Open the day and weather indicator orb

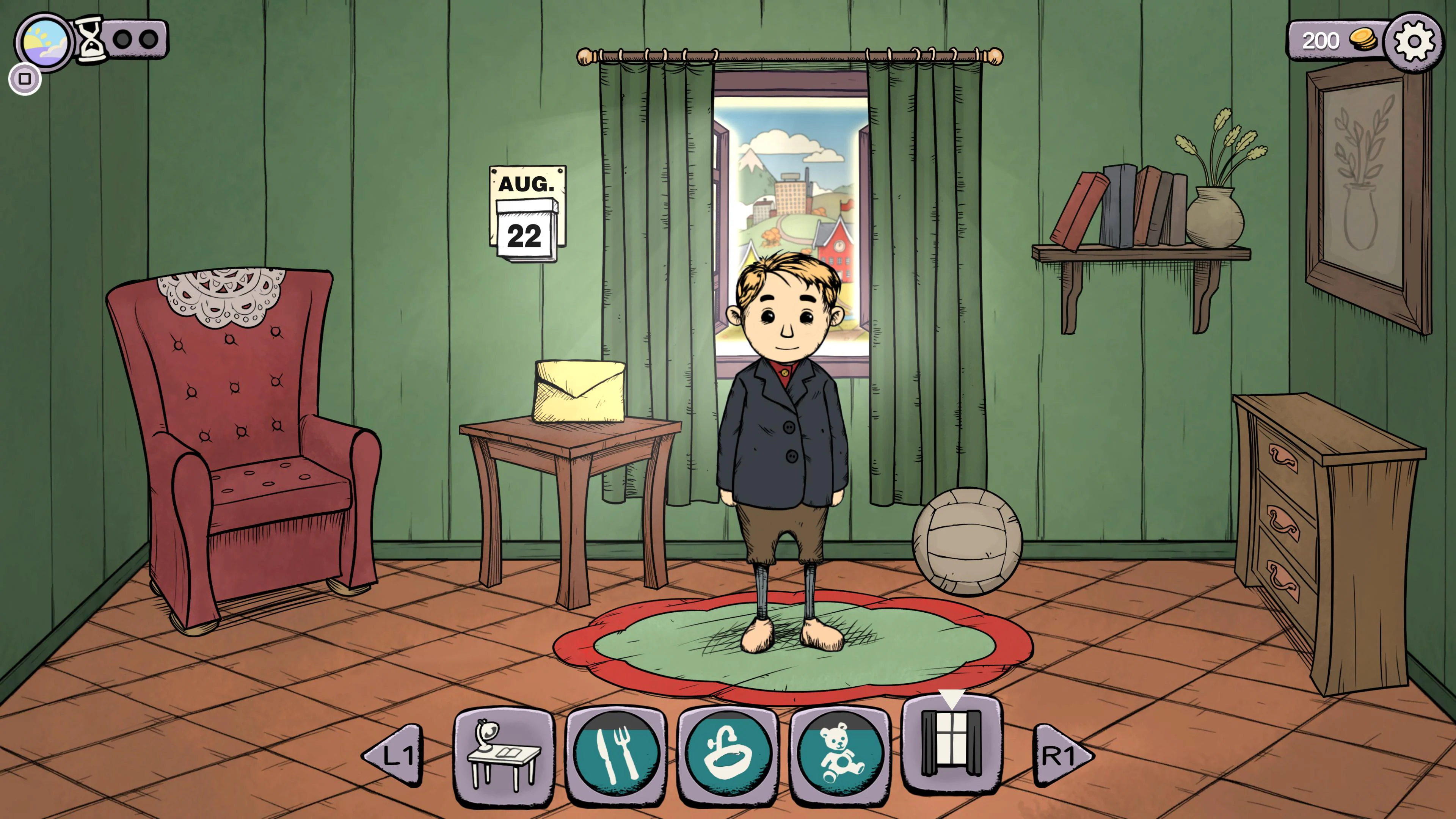click(44, 41)
